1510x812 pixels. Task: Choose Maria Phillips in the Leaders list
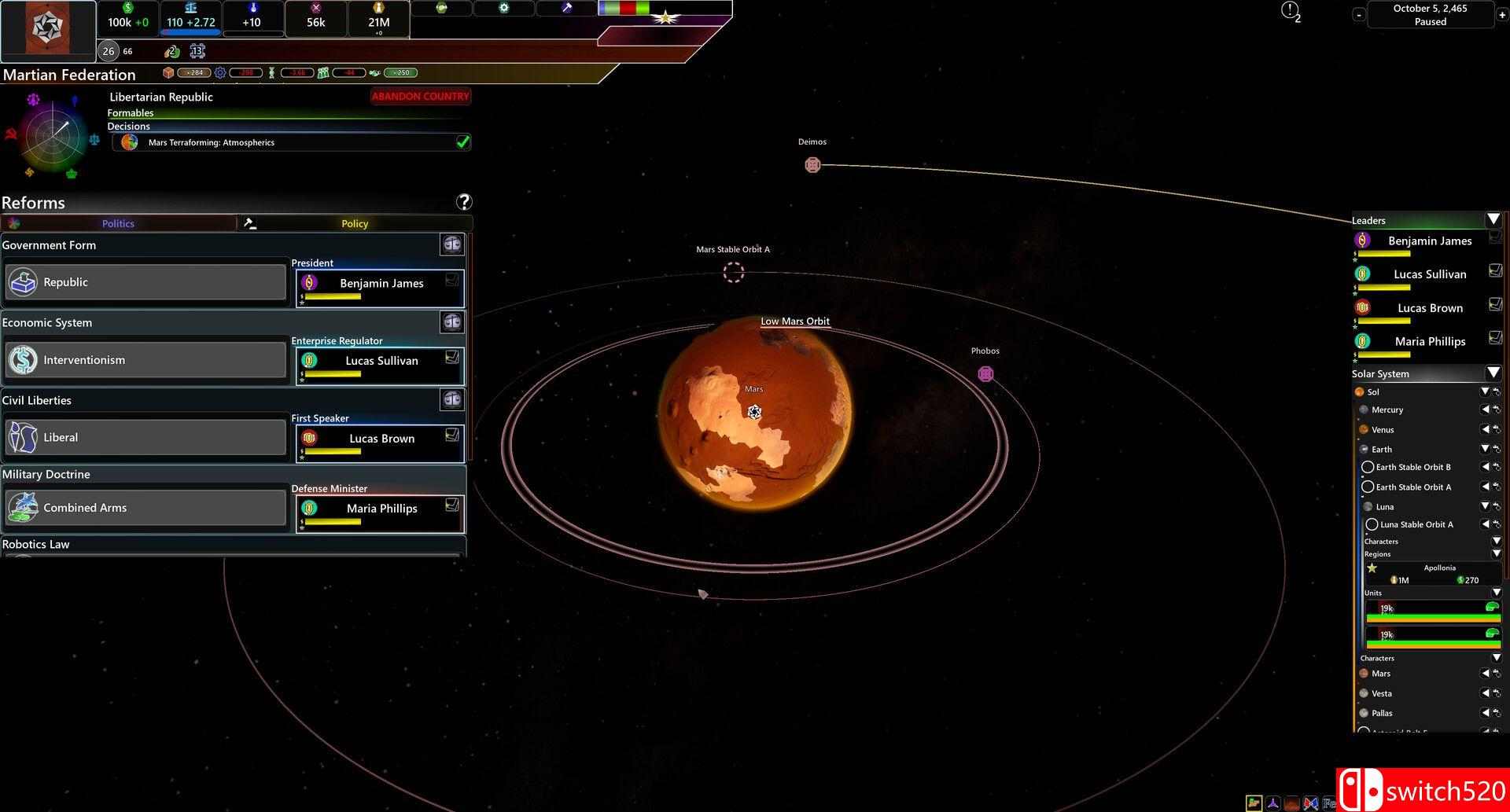point(1429,342)
